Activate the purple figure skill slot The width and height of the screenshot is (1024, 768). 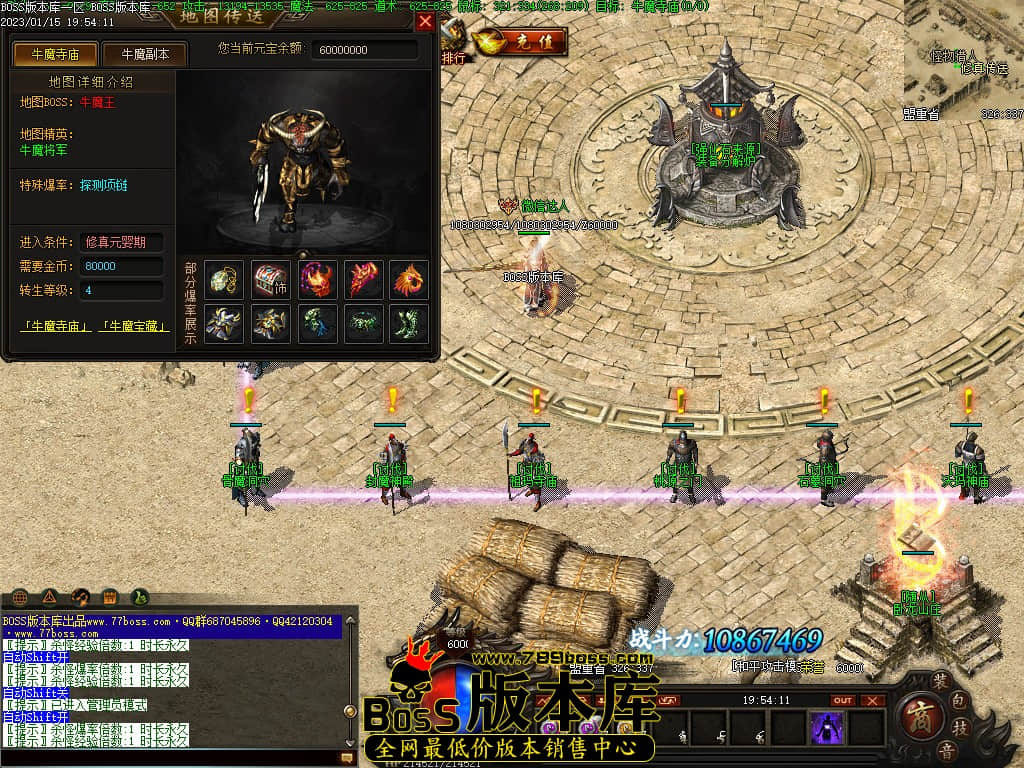[x=826, y=728]
